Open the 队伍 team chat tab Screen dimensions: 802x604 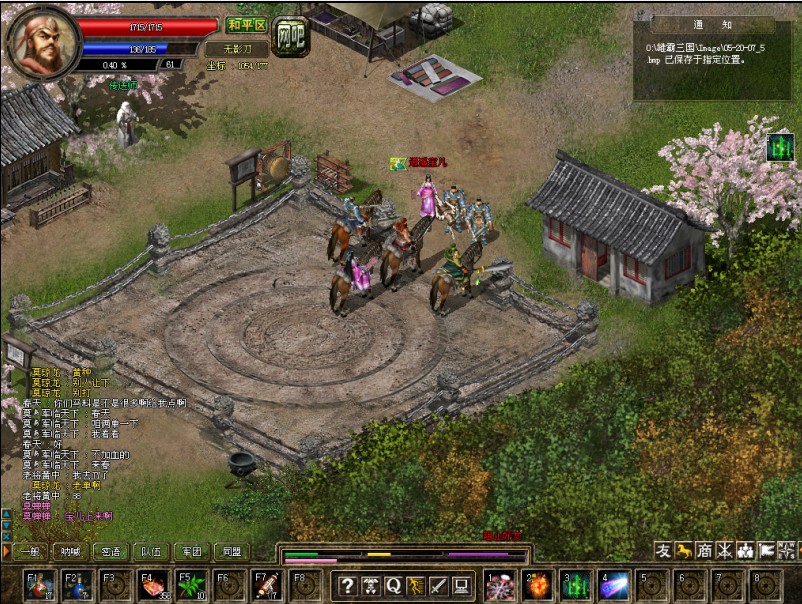pyautogui.click(x=149, y=551)
